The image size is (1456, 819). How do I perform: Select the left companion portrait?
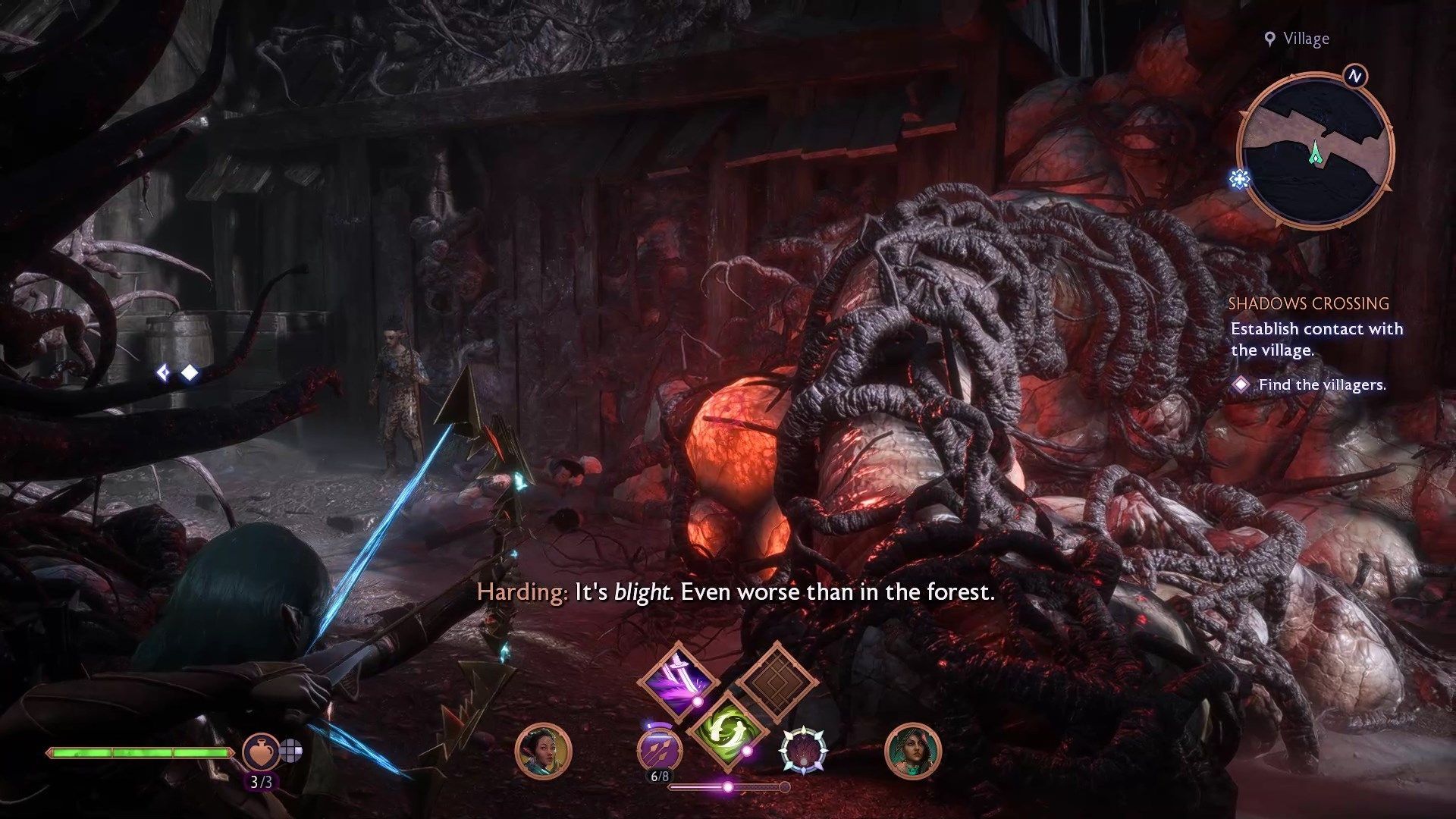tap(542, 750)
